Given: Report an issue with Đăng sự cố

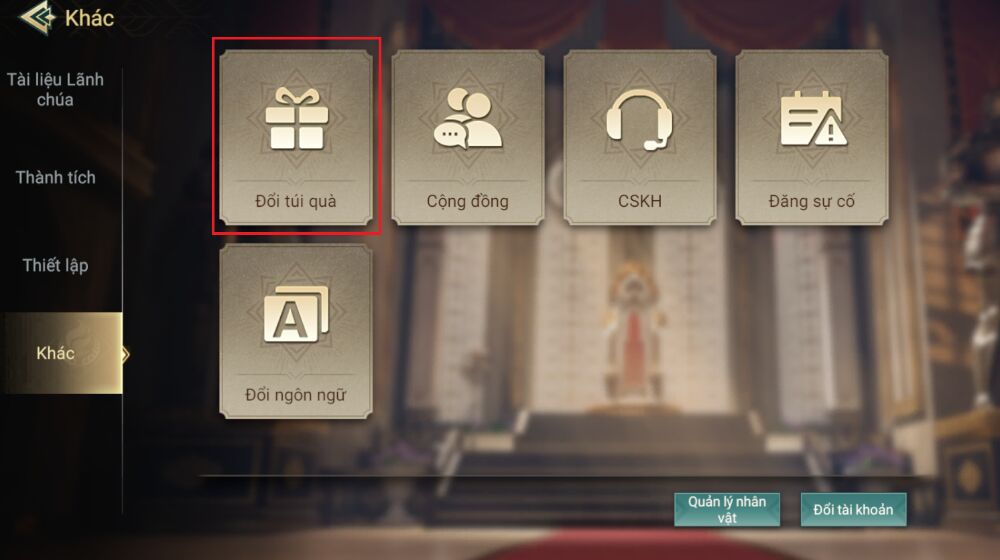Looking at the screenshot, I should pyautogui.click(x=812, y=137).
